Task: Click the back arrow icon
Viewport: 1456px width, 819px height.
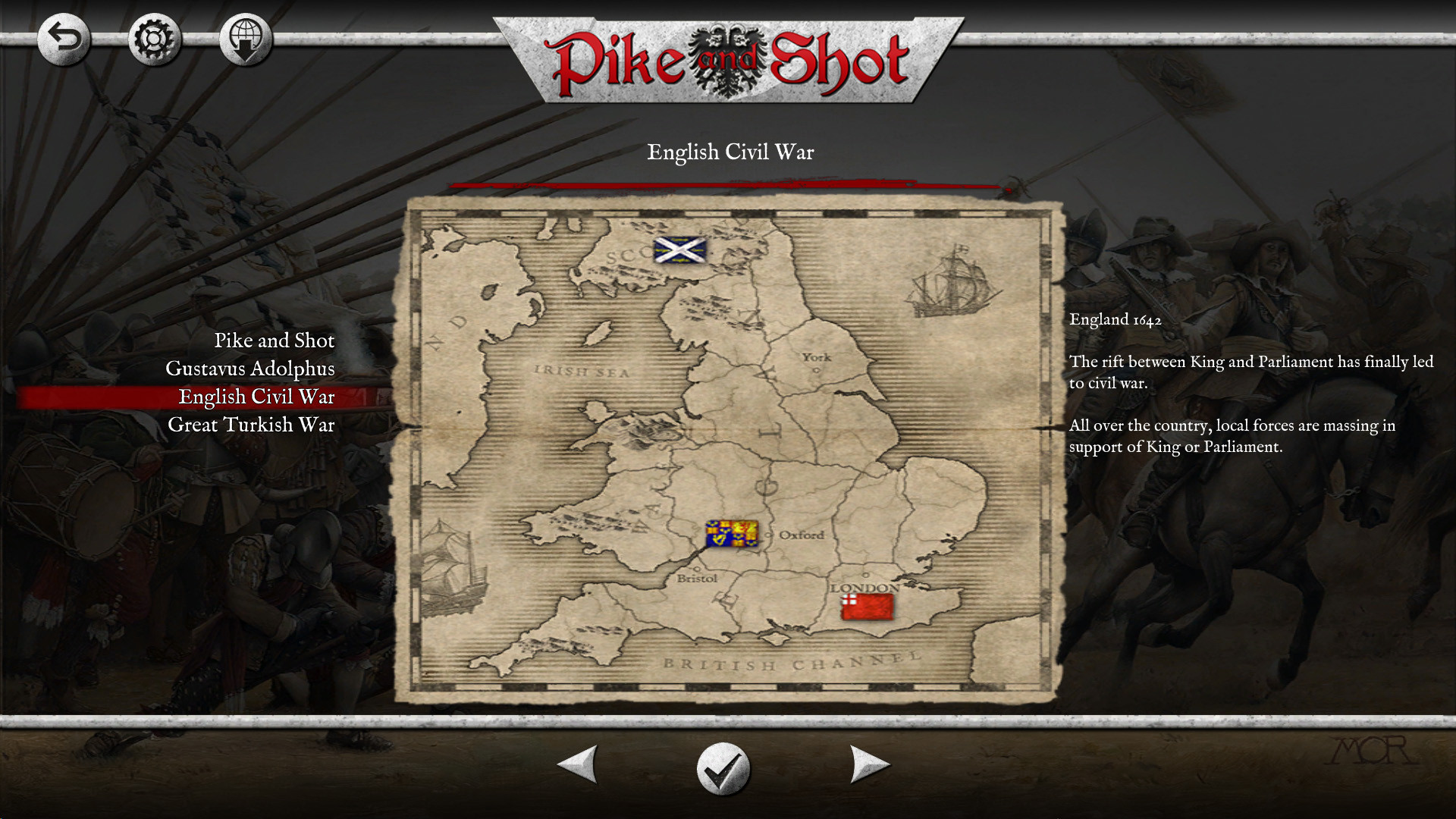Action: pyautogui.click(x=64, y=39)
